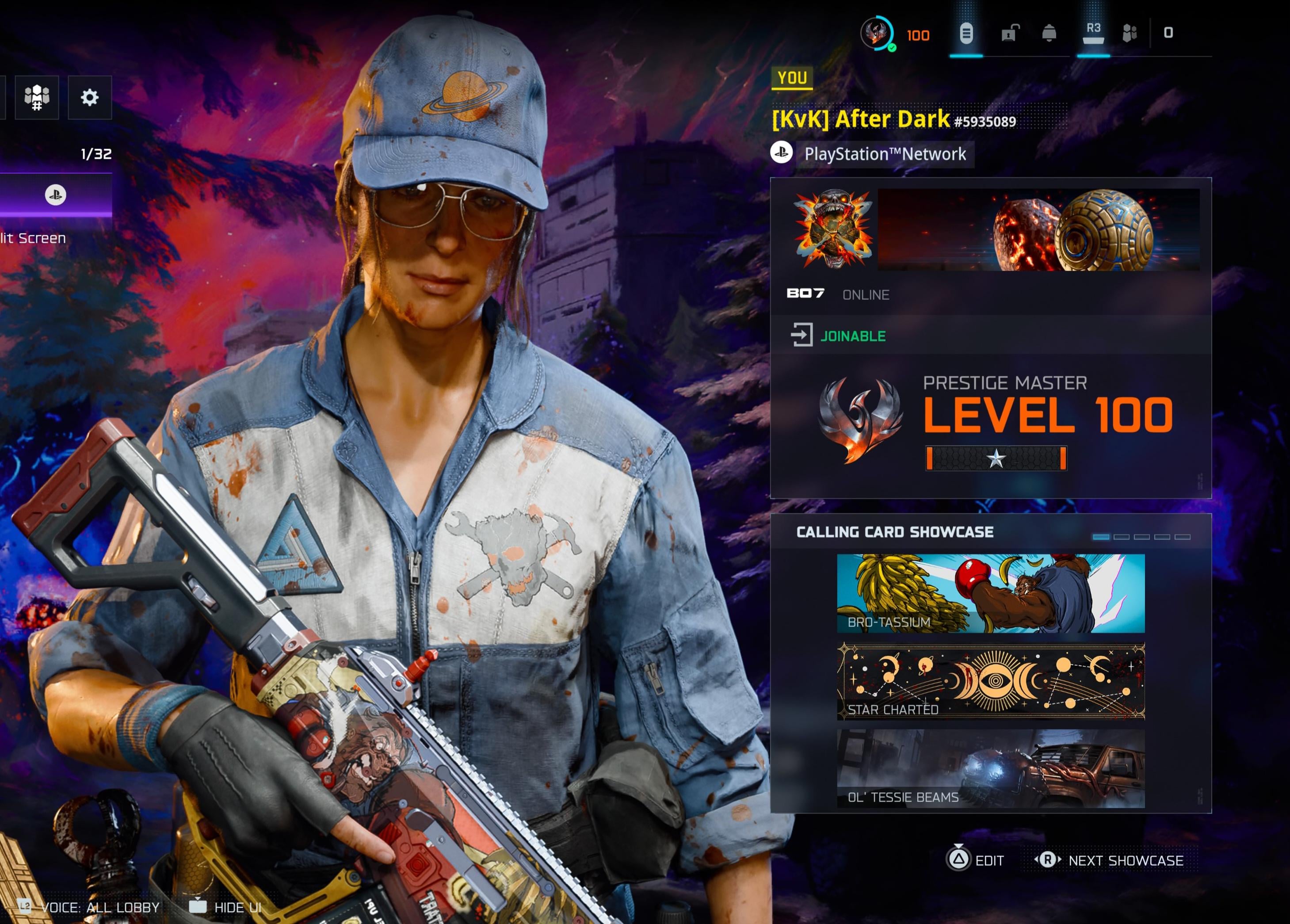Select the flaming skull player emblem
1290x924 pixels.
(x=833, y=229)
